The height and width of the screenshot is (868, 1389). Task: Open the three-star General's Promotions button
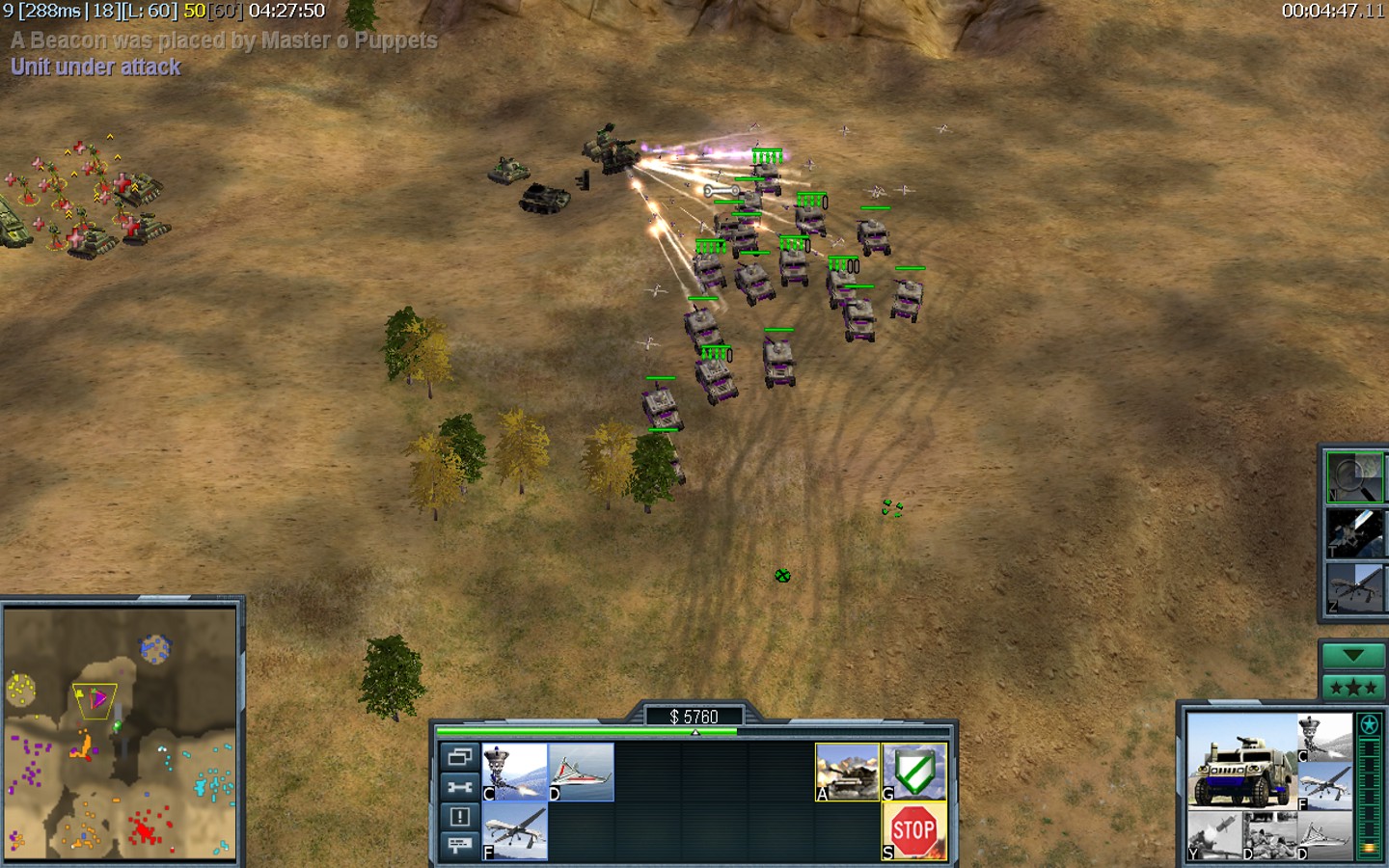pyautogui.click(x=1352, y=688)
